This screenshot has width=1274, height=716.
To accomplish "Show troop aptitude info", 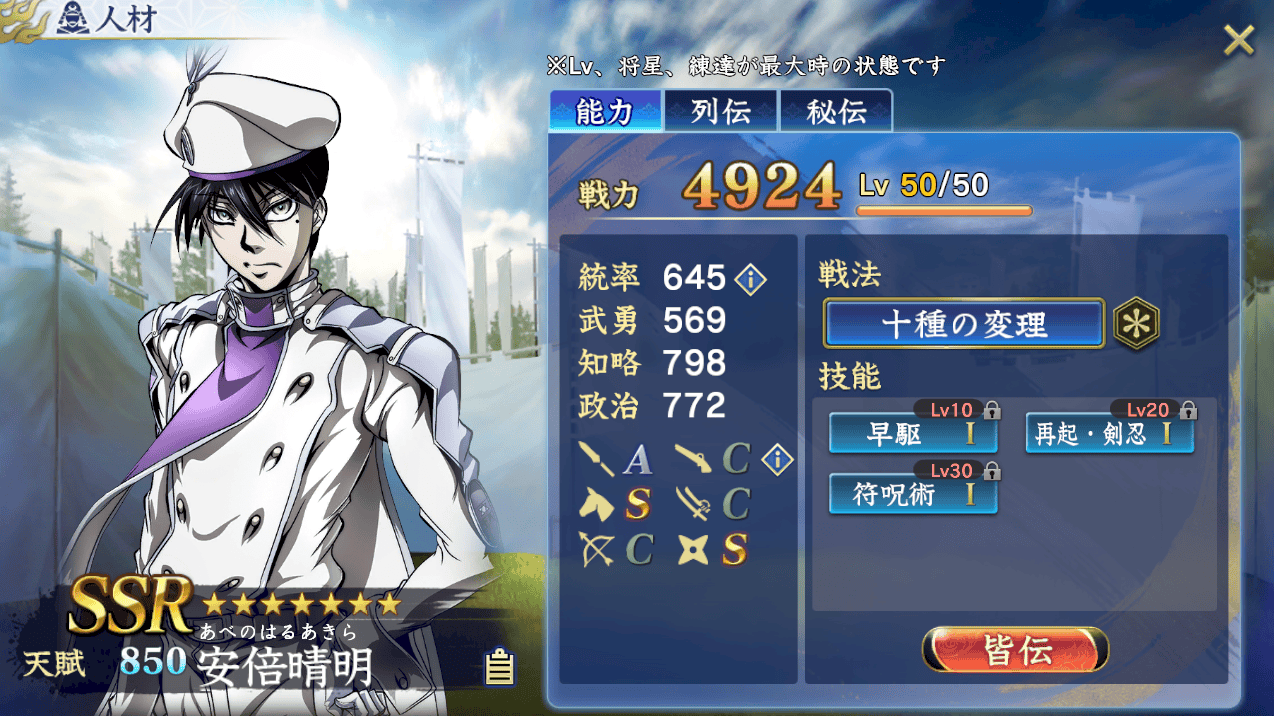I will coord(777,460).
